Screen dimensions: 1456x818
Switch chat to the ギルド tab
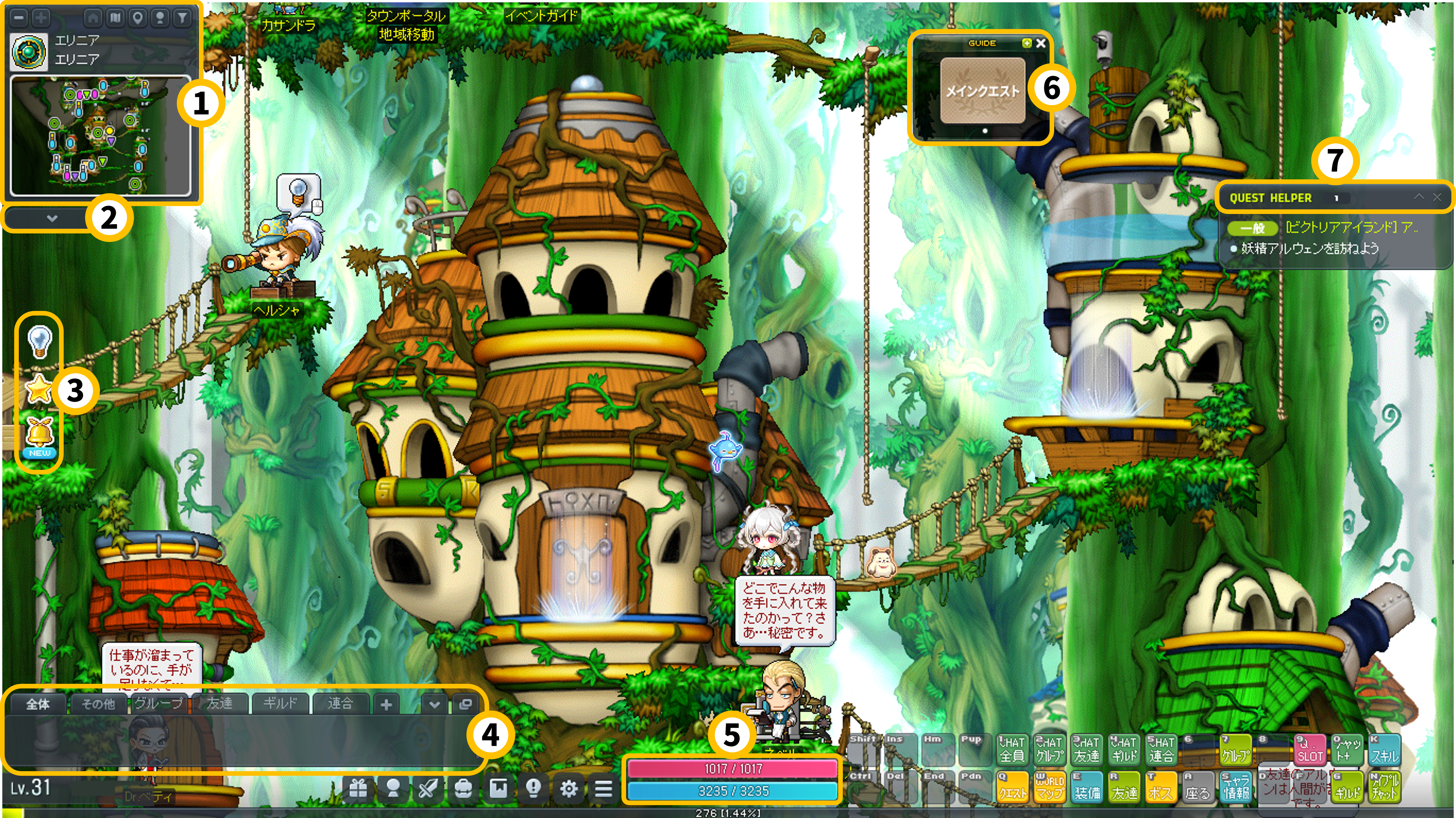[x=280, y=703]
